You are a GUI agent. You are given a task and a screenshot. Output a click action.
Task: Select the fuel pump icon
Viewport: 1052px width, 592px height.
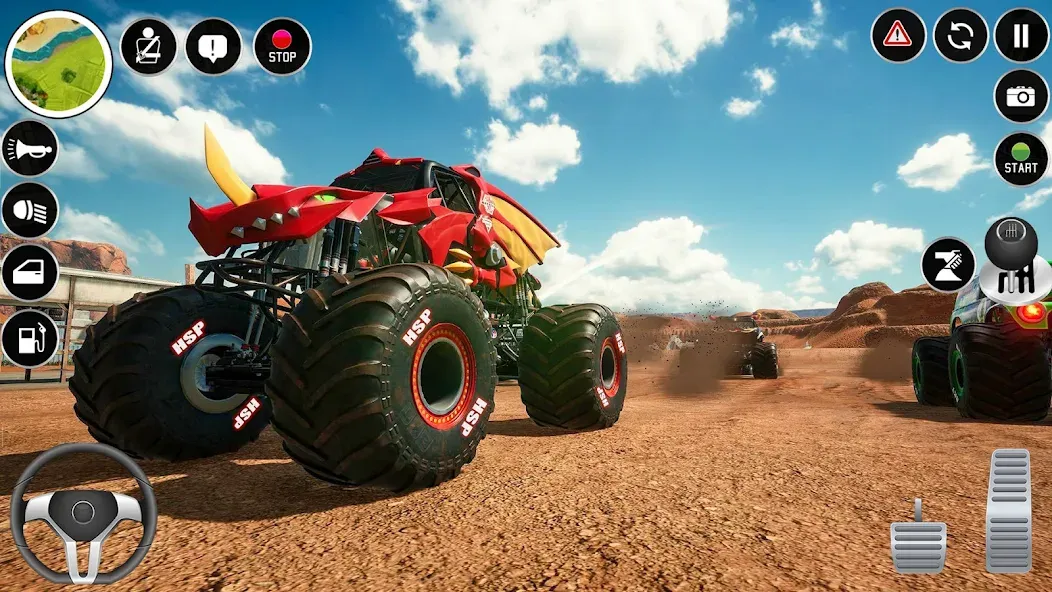pos(30,338)
